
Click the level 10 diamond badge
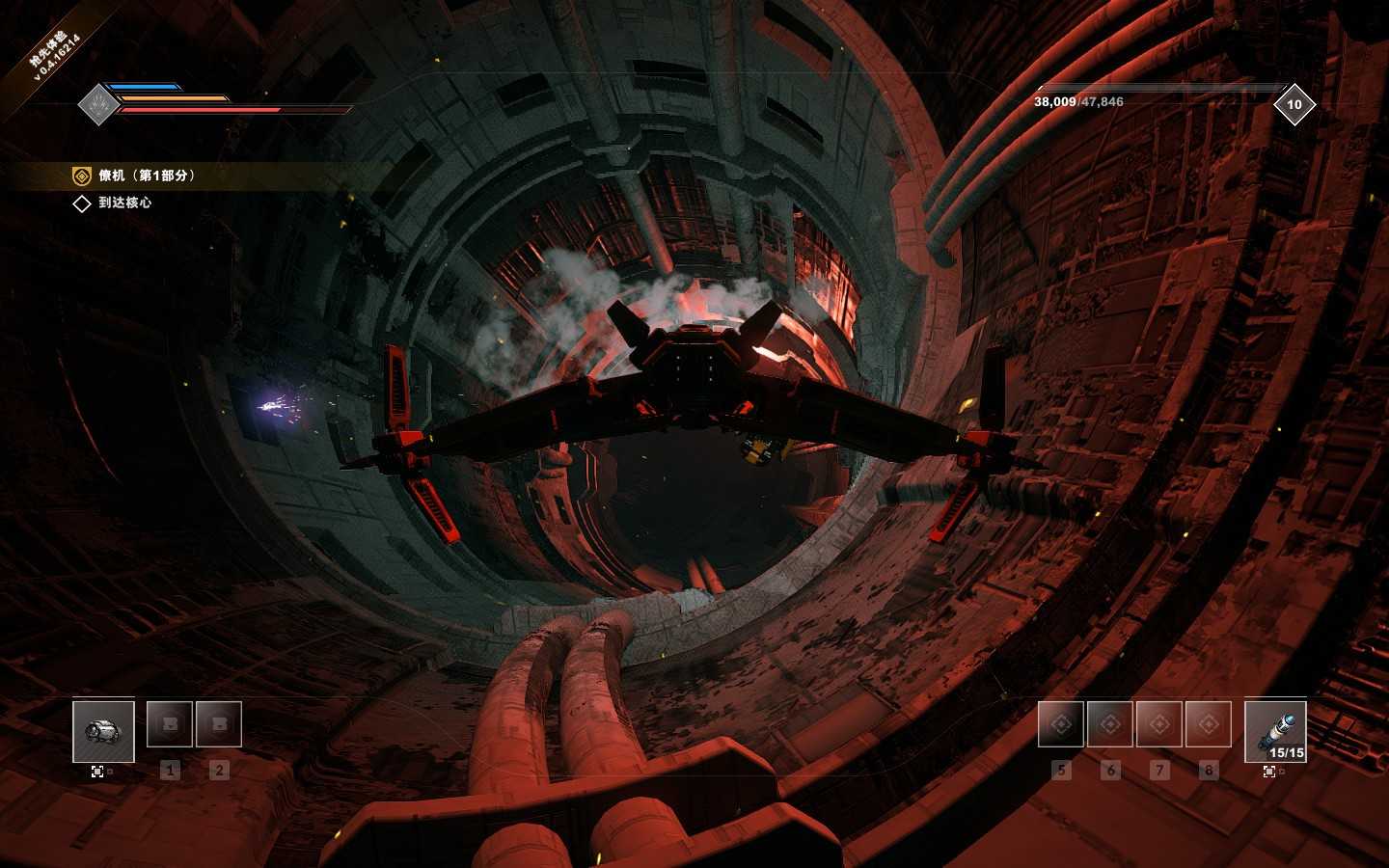(1294, 104)
